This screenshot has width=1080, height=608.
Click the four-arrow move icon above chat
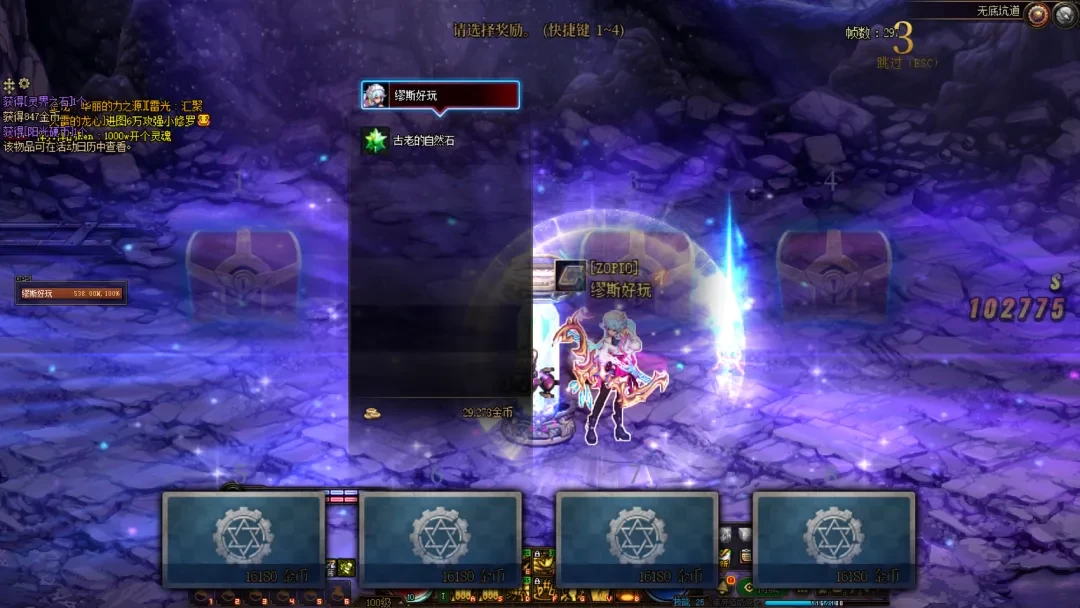tap(10, 85)
